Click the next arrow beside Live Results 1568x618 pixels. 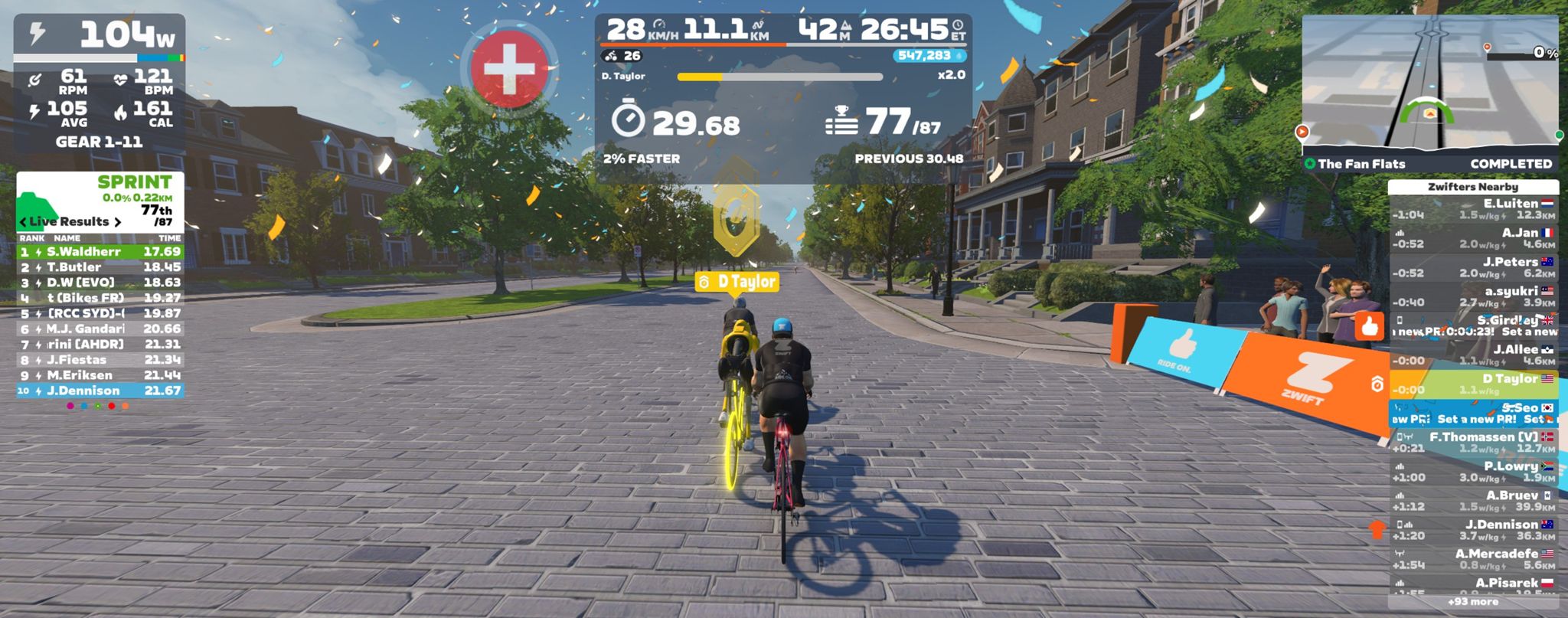pyautogui.click(x=117, y=222)
